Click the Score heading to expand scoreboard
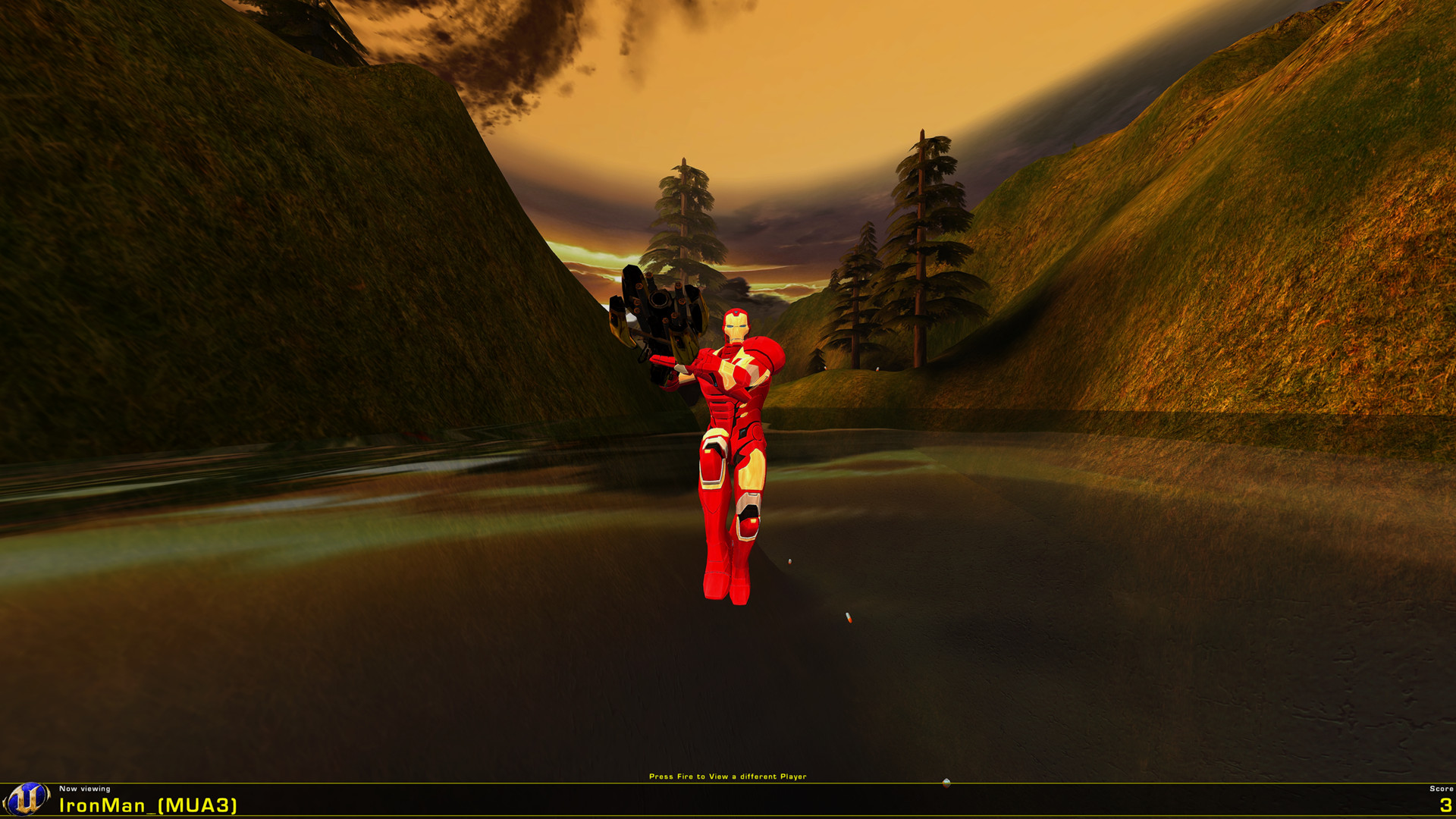 point(1429,788)
